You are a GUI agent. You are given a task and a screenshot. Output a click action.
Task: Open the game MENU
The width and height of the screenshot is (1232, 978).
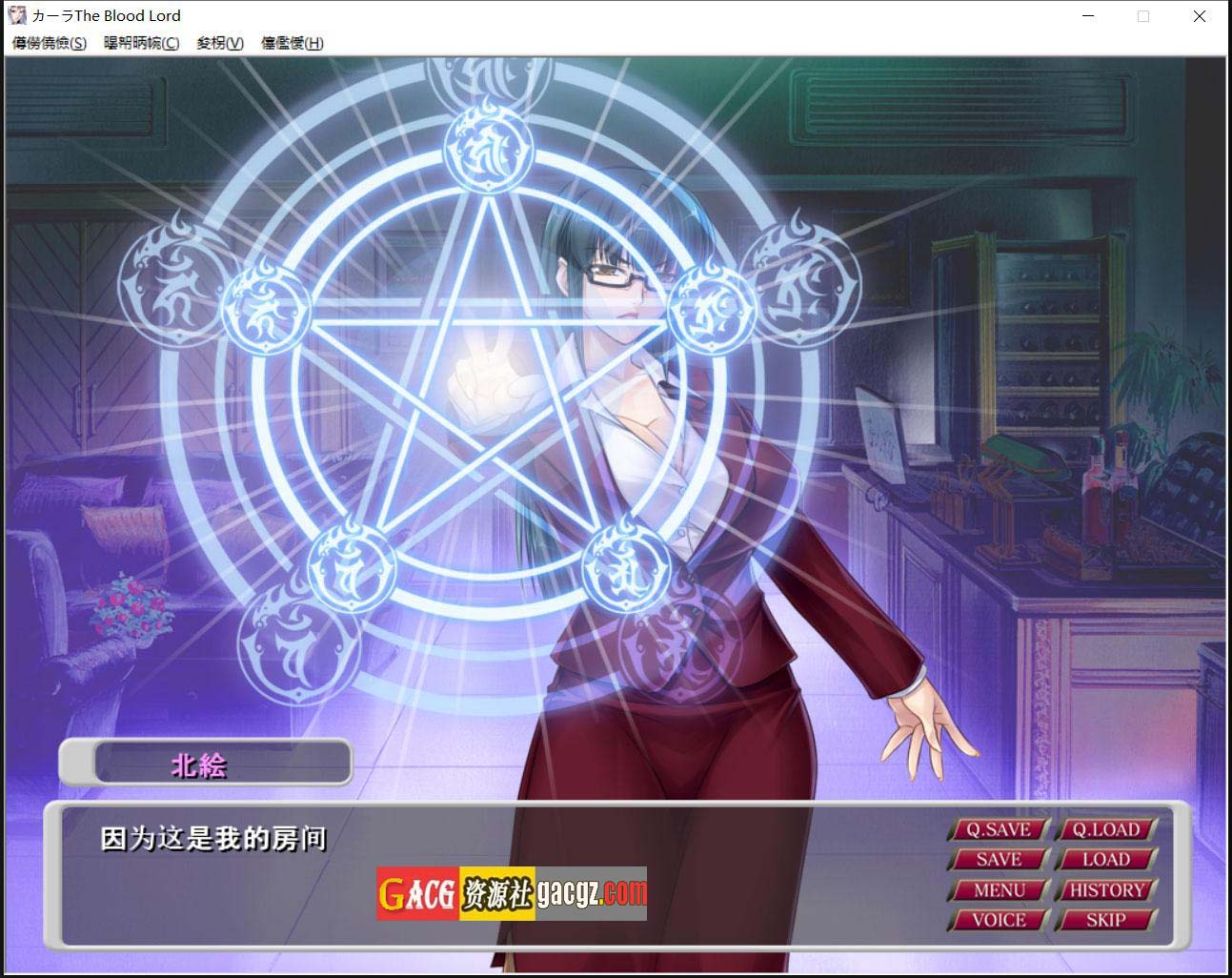[998, 890]
